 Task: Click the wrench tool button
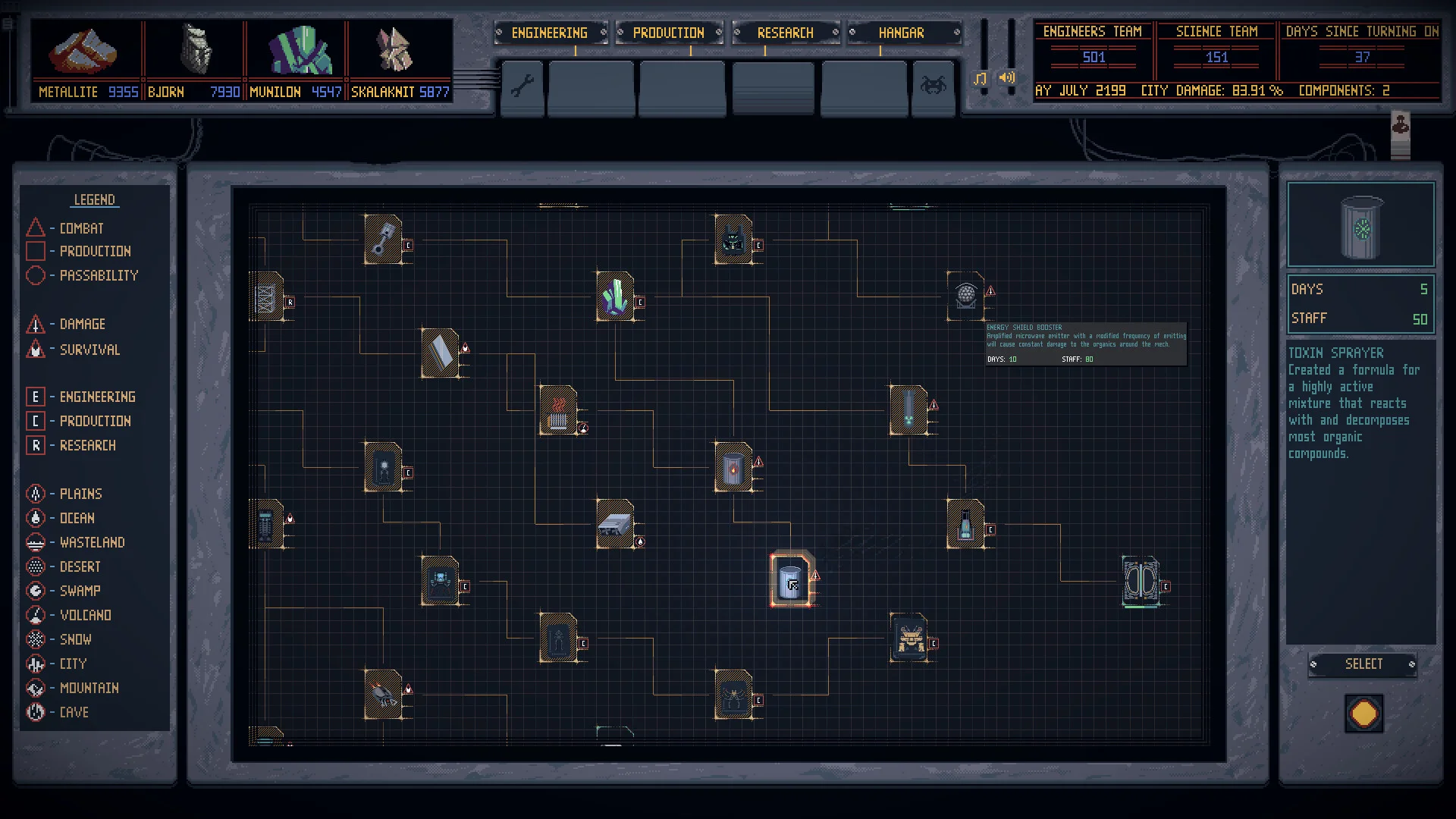pyautogui.click(x=522, y=86)
